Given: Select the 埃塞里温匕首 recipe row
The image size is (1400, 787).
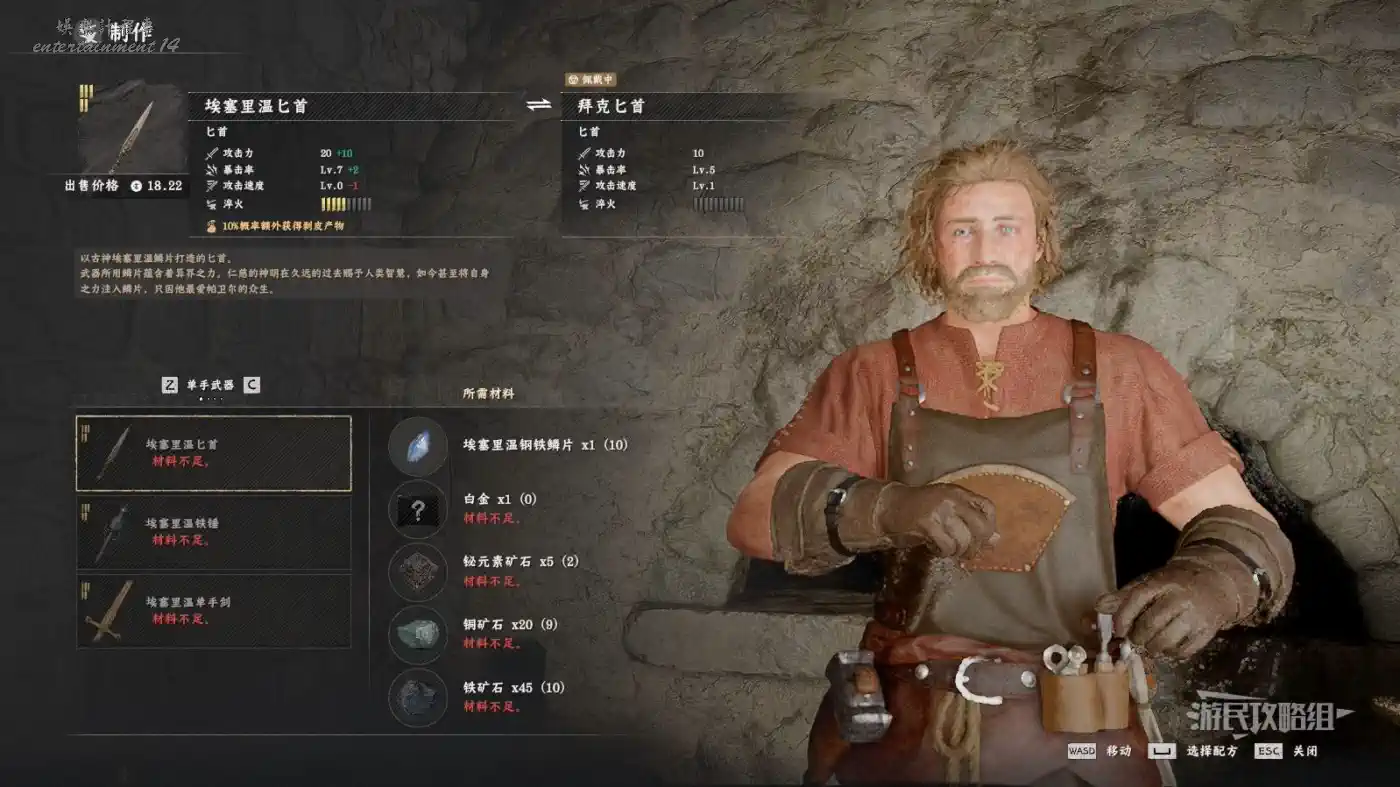Looking at the screenshot, I should [214, 453].
